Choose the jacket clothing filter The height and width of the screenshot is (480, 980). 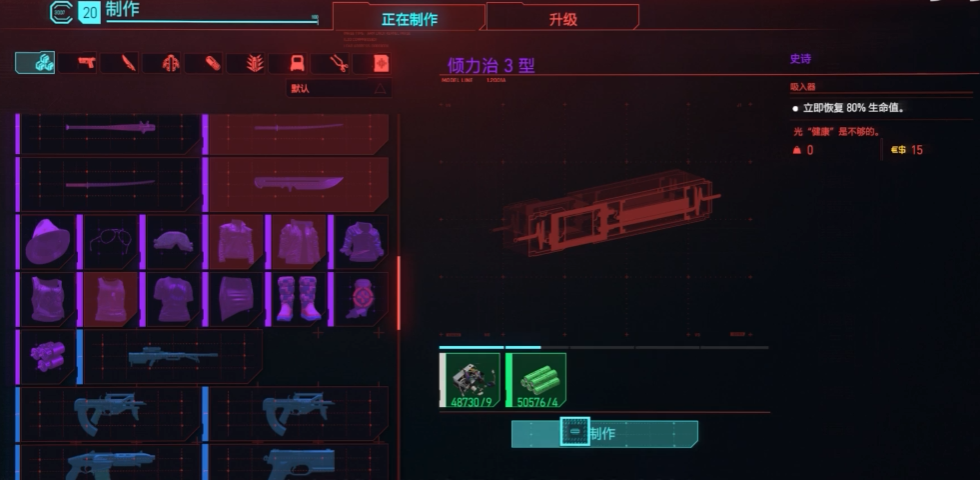tap(171, 63)
